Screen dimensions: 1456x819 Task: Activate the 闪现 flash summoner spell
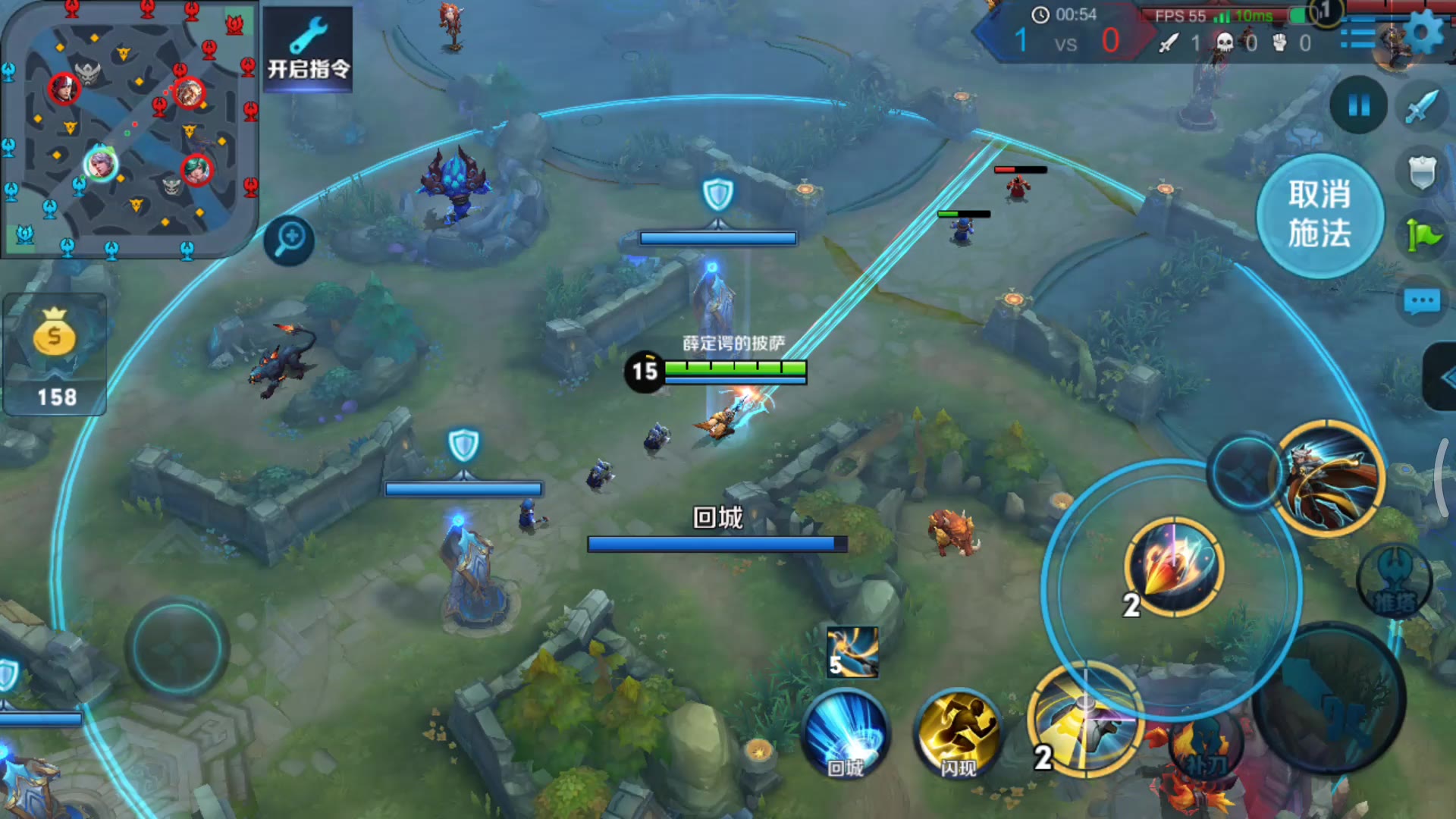click(x=955, y=734)
